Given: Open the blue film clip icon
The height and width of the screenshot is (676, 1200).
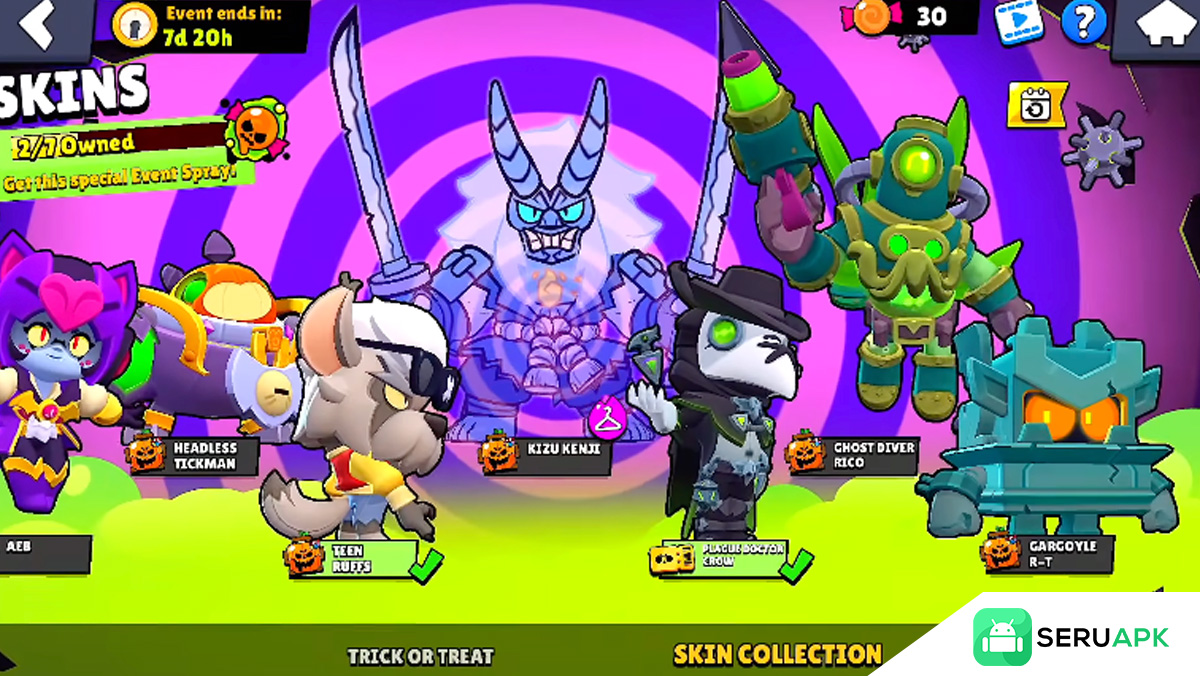Looking at the screenshot, I should tap(1018, 22).
